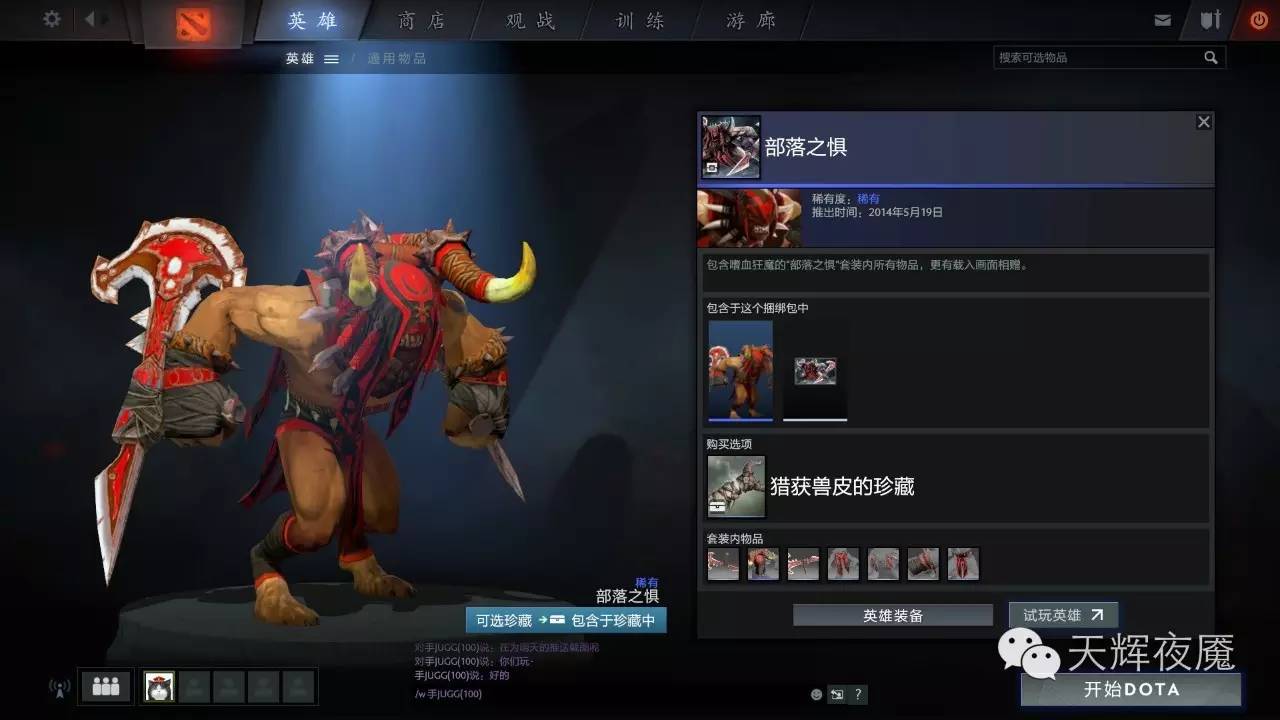
Task: Toggle the broadcast/share icon beside the chat
Action: click(x=836, y=693)
